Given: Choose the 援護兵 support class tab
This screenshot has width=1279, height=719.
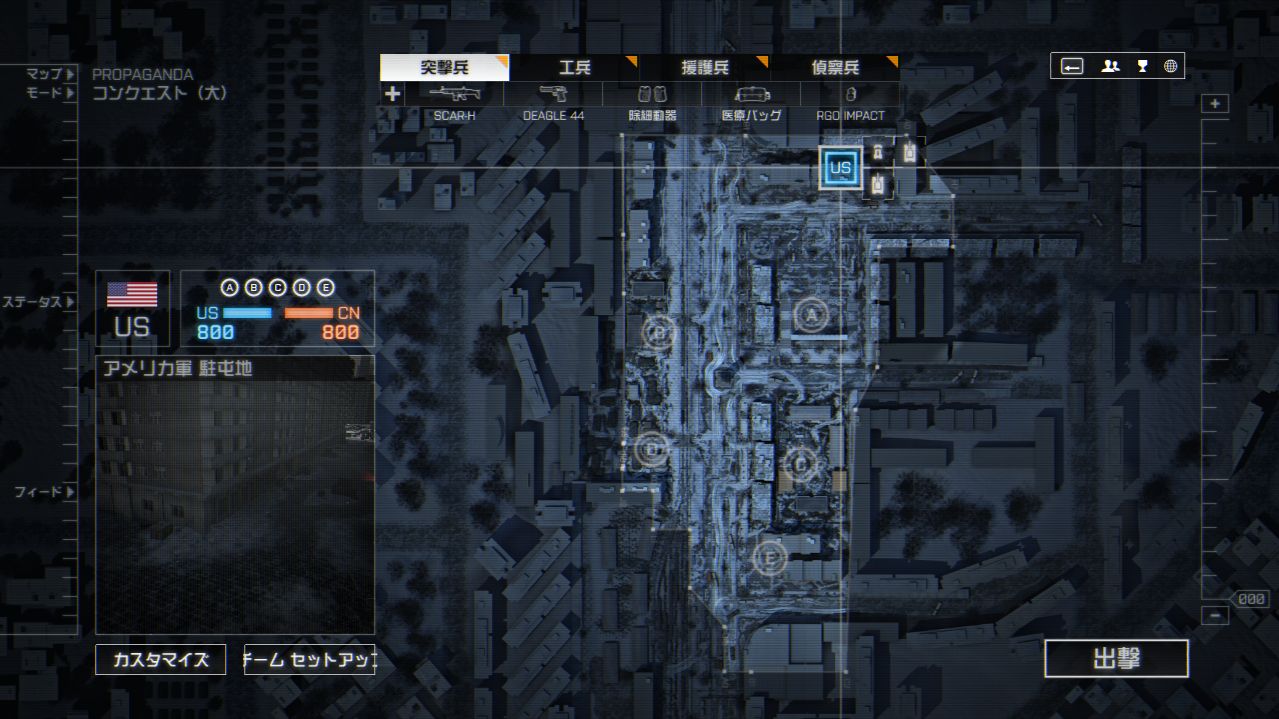Looking at the screenshot, I should coord(705,68).
